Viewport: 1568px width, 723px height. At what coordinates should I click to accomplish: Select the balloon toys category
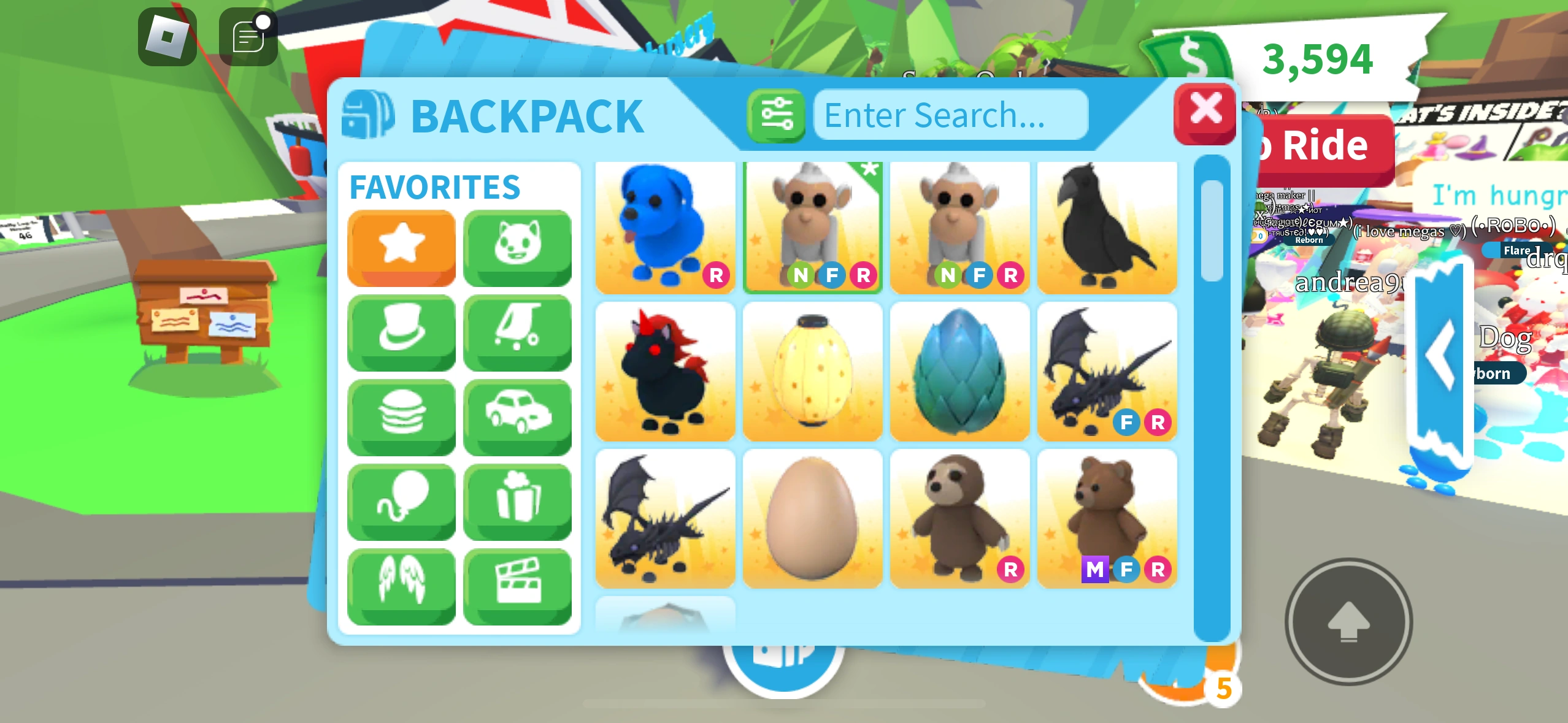pyautogui.click(x=402, y=501)
